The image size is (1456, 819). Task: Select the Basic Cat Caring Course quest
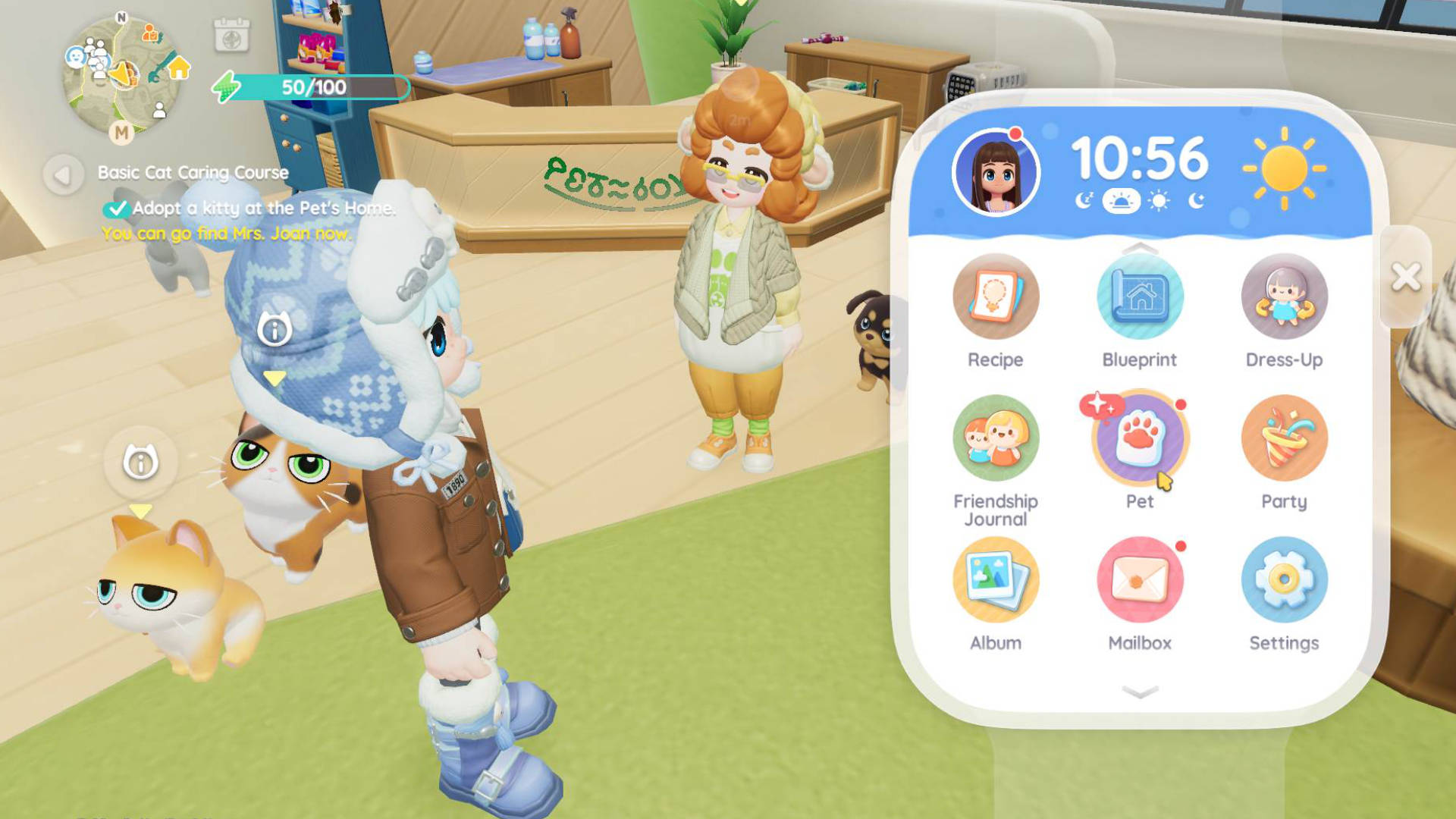pyautogui.click(x=193, y=173)
